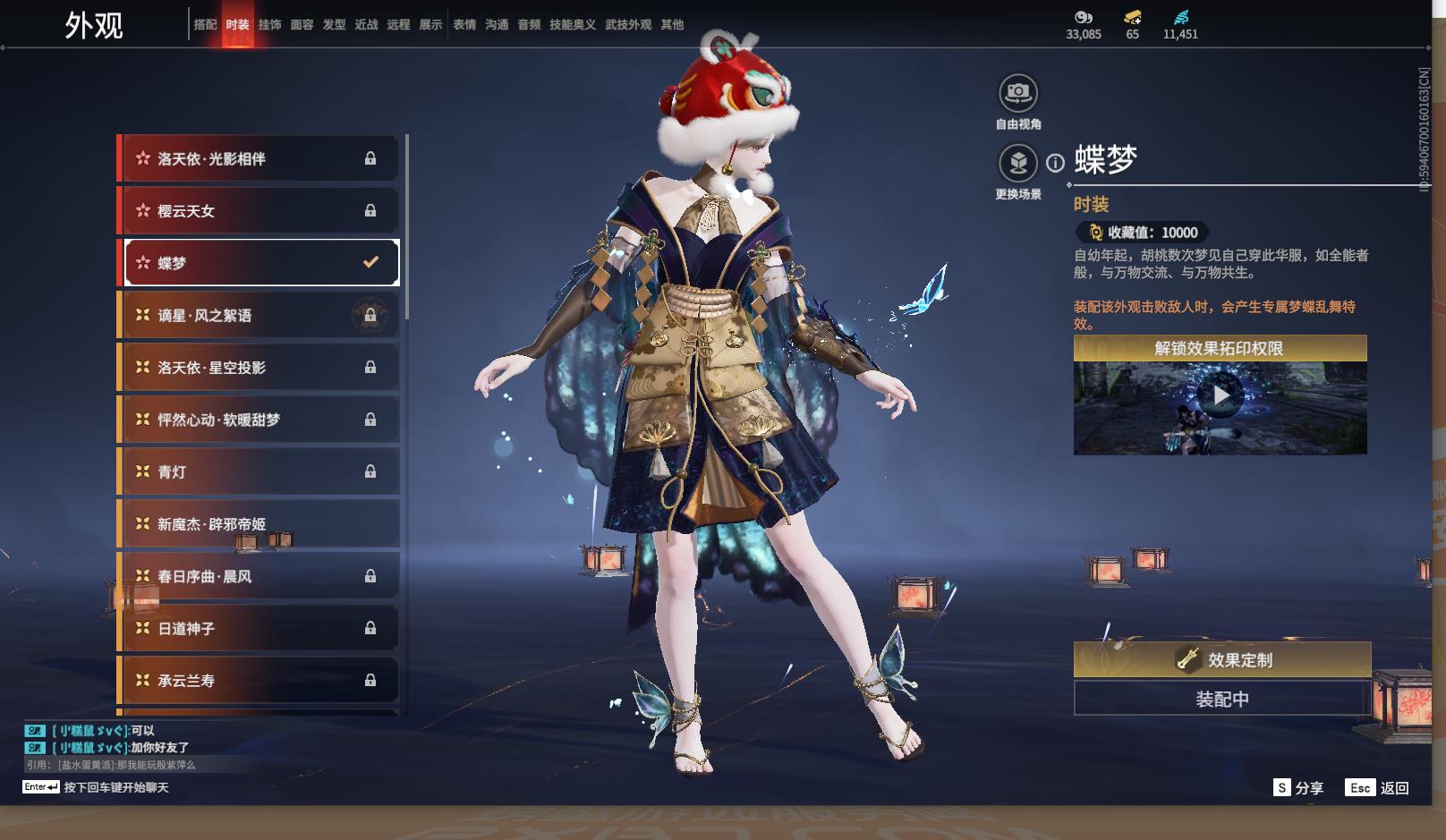Screen dimensions: 1446x840
Task: Preview the 承云兰寿 outfit
Action: tap(259, 681)
